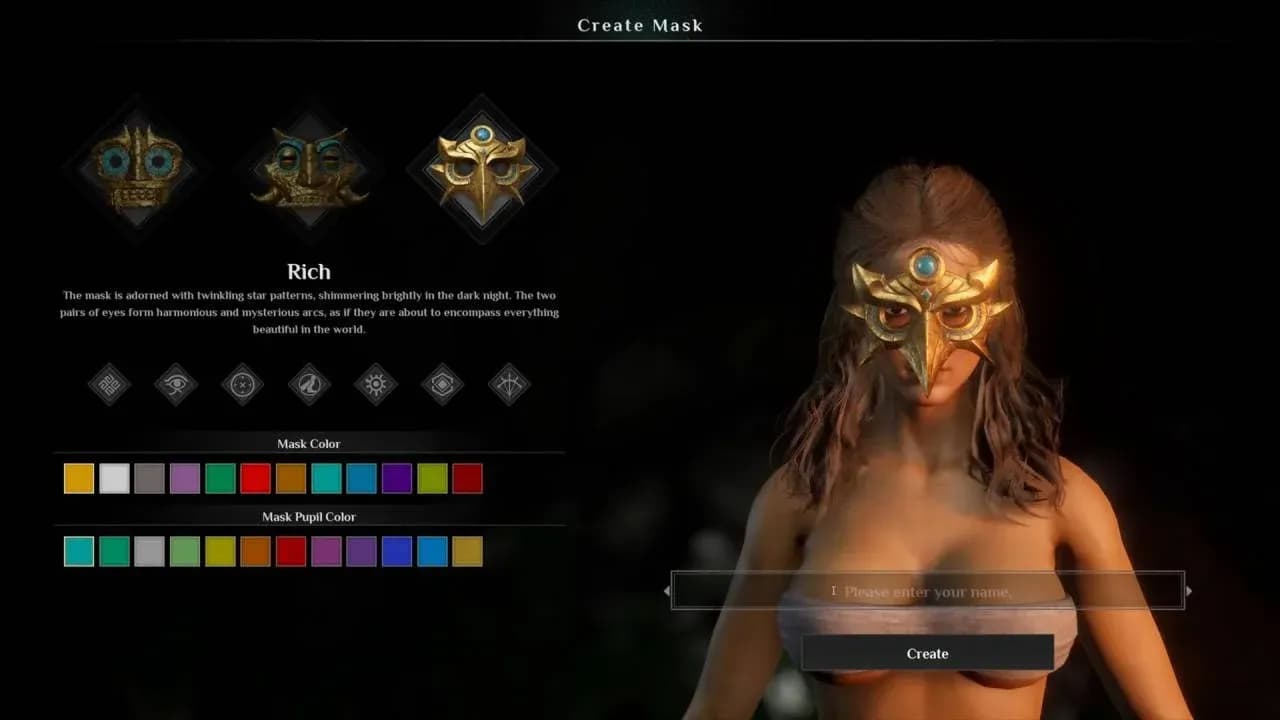Select the orange Mask Pupil Color swatch
Screen dimensions: 1280x720
(254, 551)
